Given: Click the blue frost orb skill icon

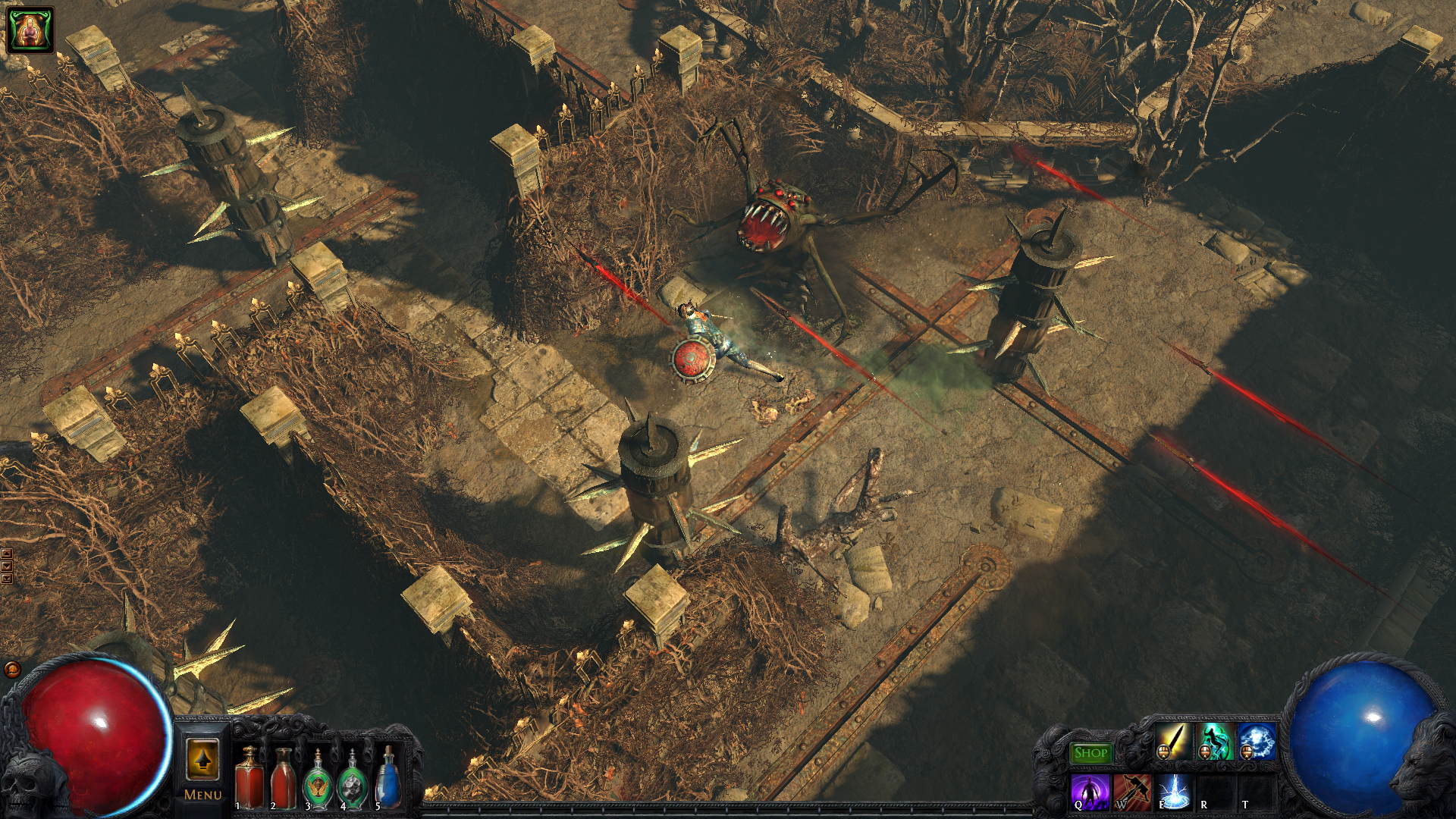Looking at the screenshot, I should coord(1257,739).
